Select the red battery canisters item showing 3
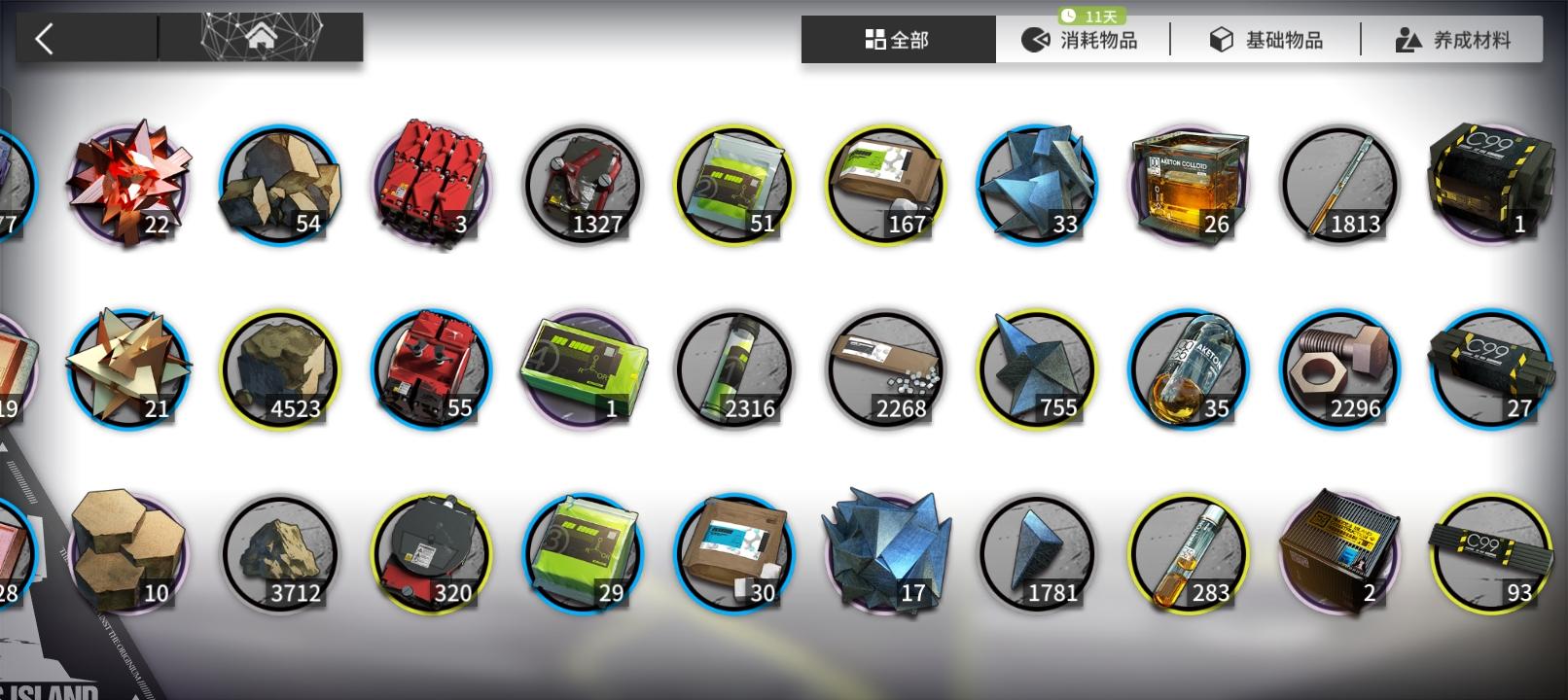Screen dimensions: 1568x700 point(430,183)
